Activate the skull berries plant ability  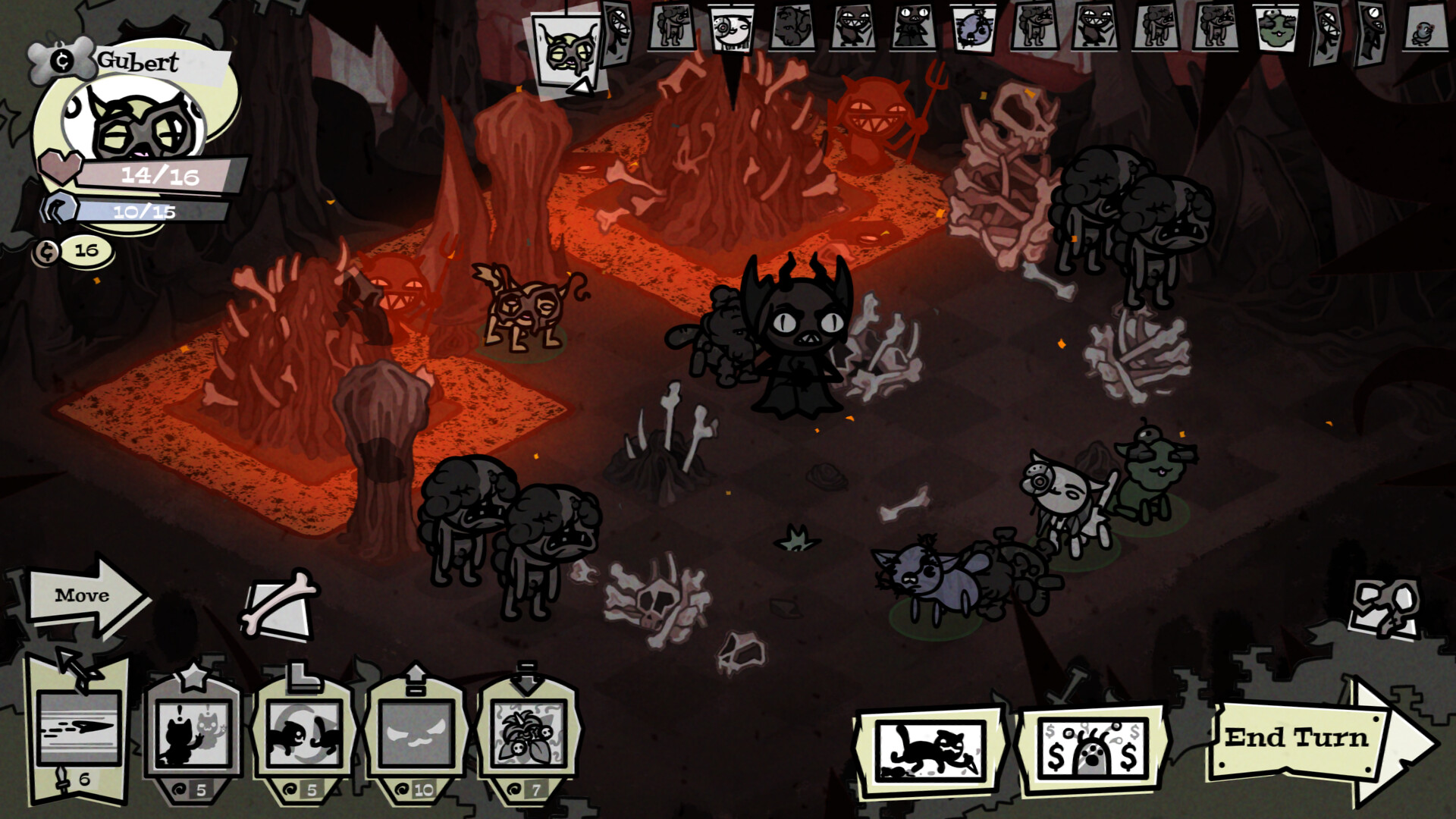click(x=529, y=732)
